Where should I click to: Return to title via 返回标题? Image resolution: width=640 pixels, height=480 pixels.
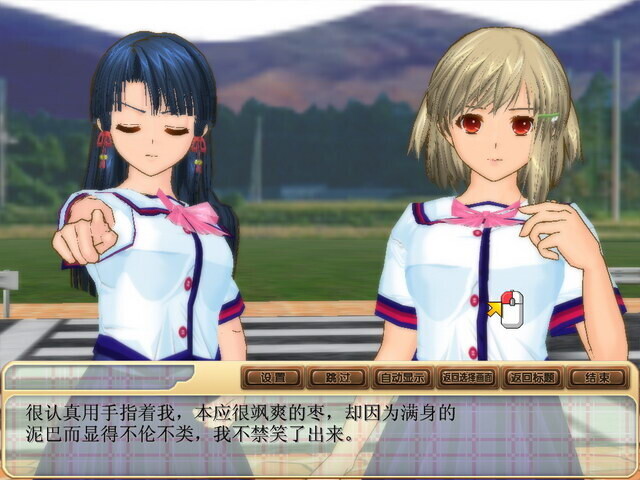[531, 378]
